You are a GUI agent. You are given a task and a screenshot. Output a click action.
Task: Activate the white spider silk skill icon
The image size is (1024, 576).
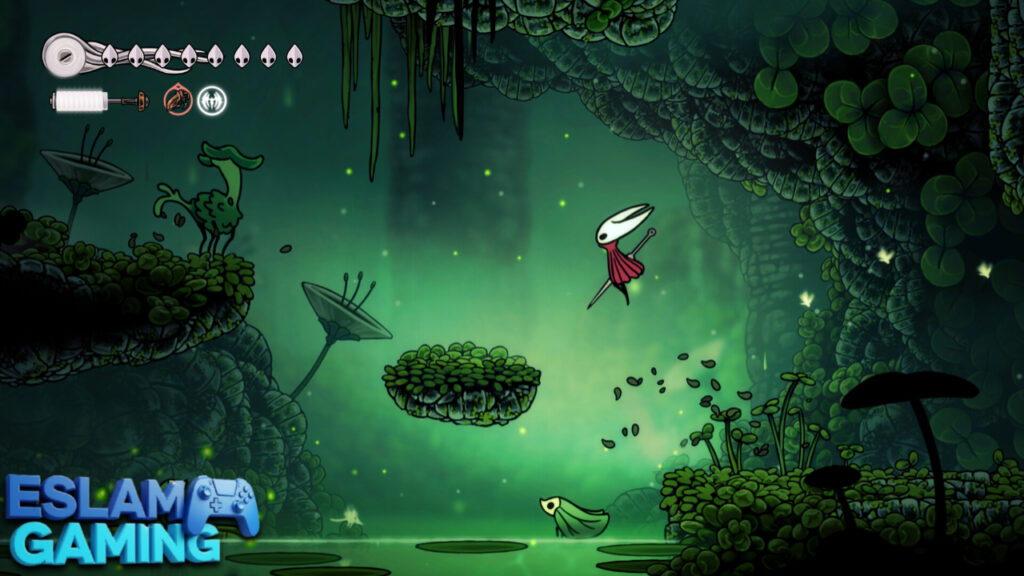click(212, 100)
